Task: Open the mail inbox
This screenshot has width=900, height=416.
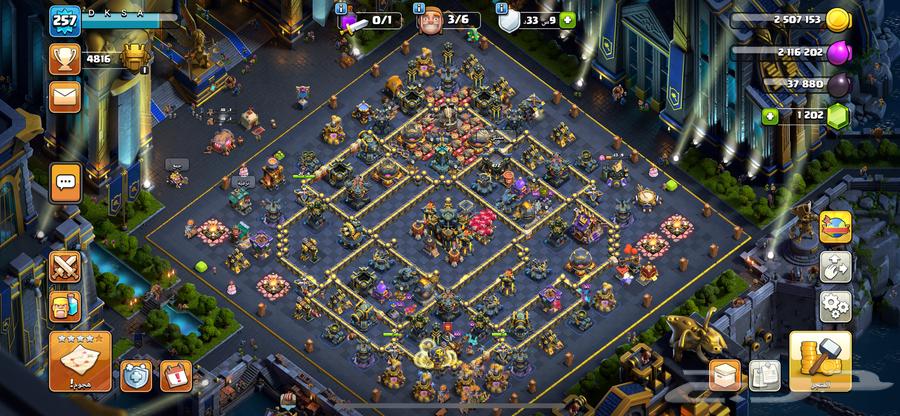Action: tap(65, 96)
